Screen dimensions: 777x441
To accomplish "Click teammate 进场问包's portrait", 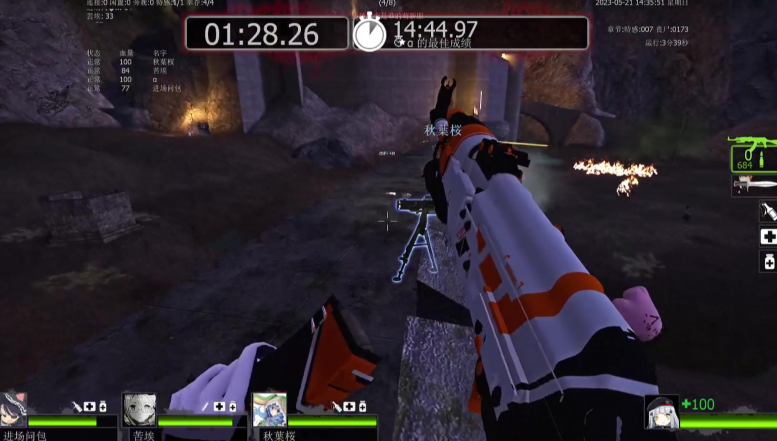I will click(13, 410).
